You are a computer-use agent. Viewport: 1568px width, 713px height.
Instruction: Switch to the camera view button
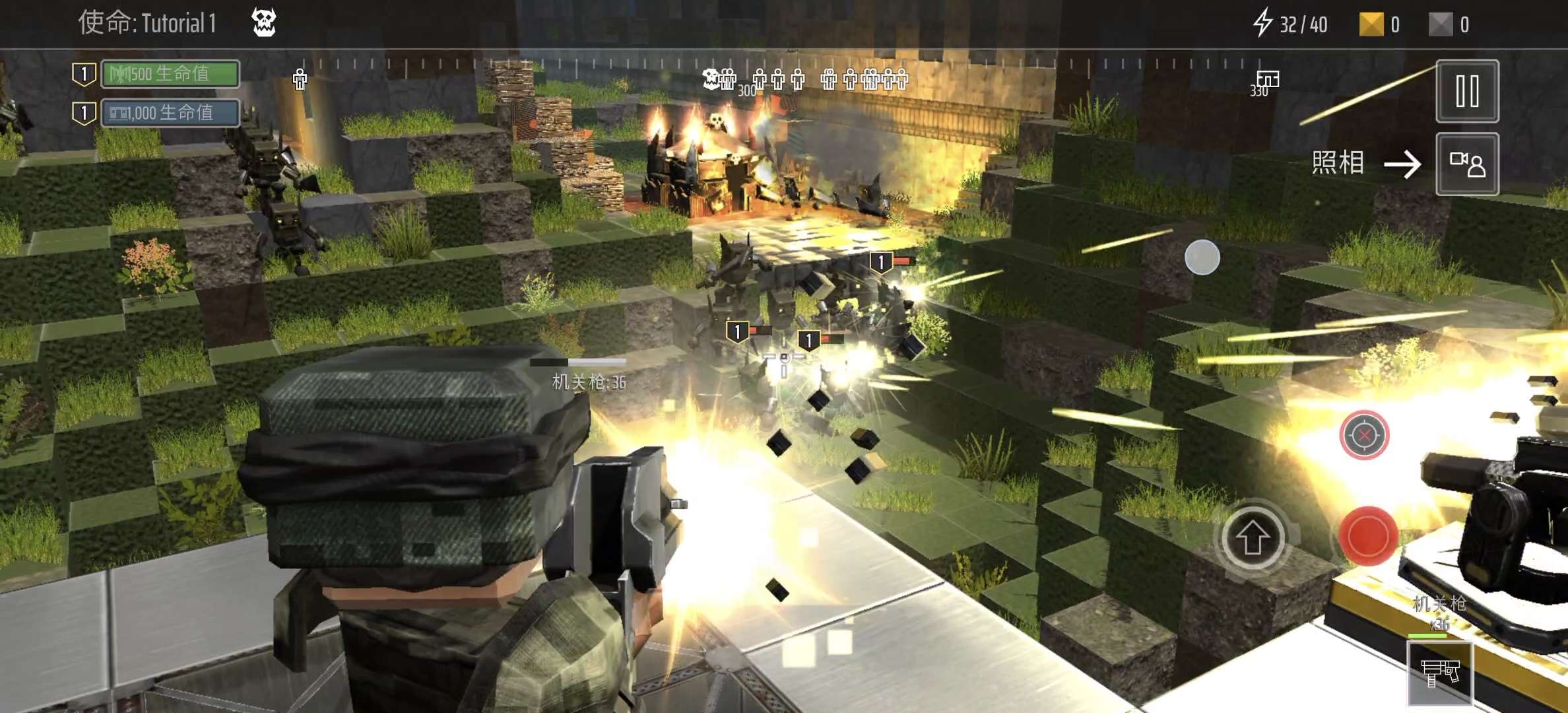pos(1467,164)
